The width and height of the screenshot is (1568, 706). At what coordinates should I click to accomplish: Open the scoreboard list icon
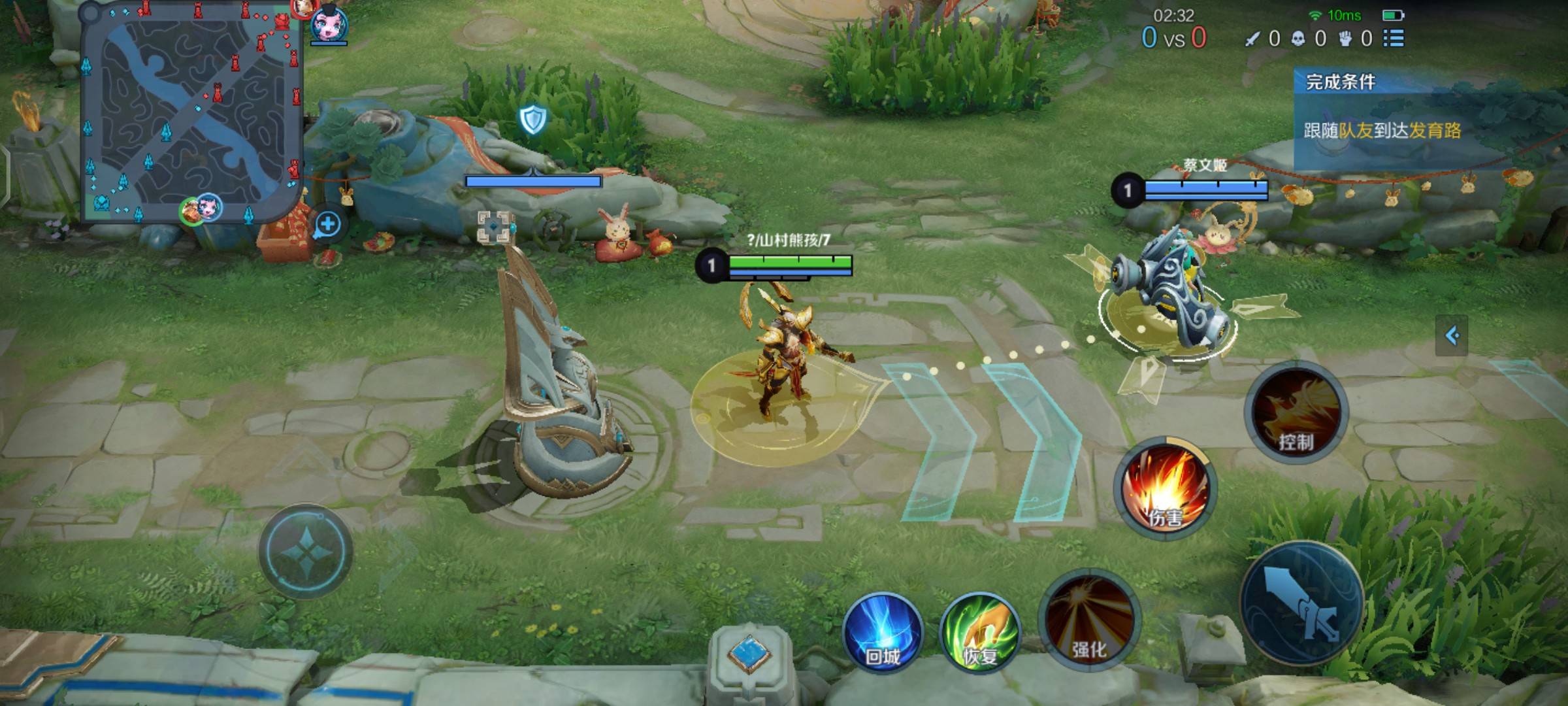tap(1394, 39)
